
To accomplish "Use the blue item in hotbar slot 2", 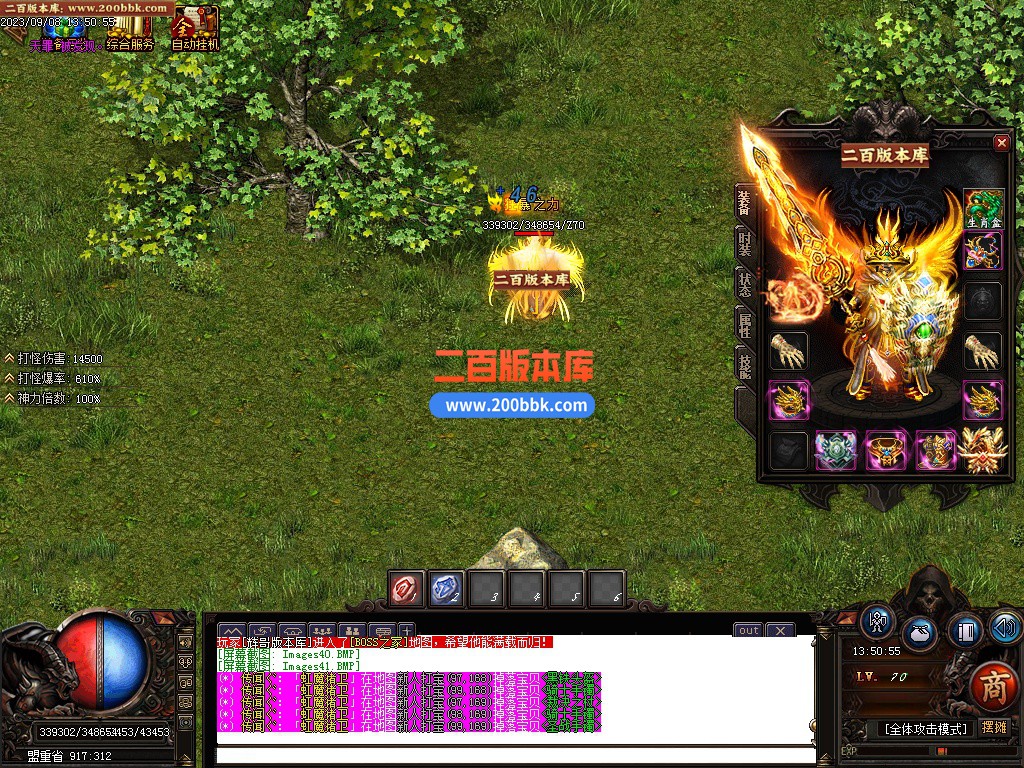I will [x=446, y=589].
